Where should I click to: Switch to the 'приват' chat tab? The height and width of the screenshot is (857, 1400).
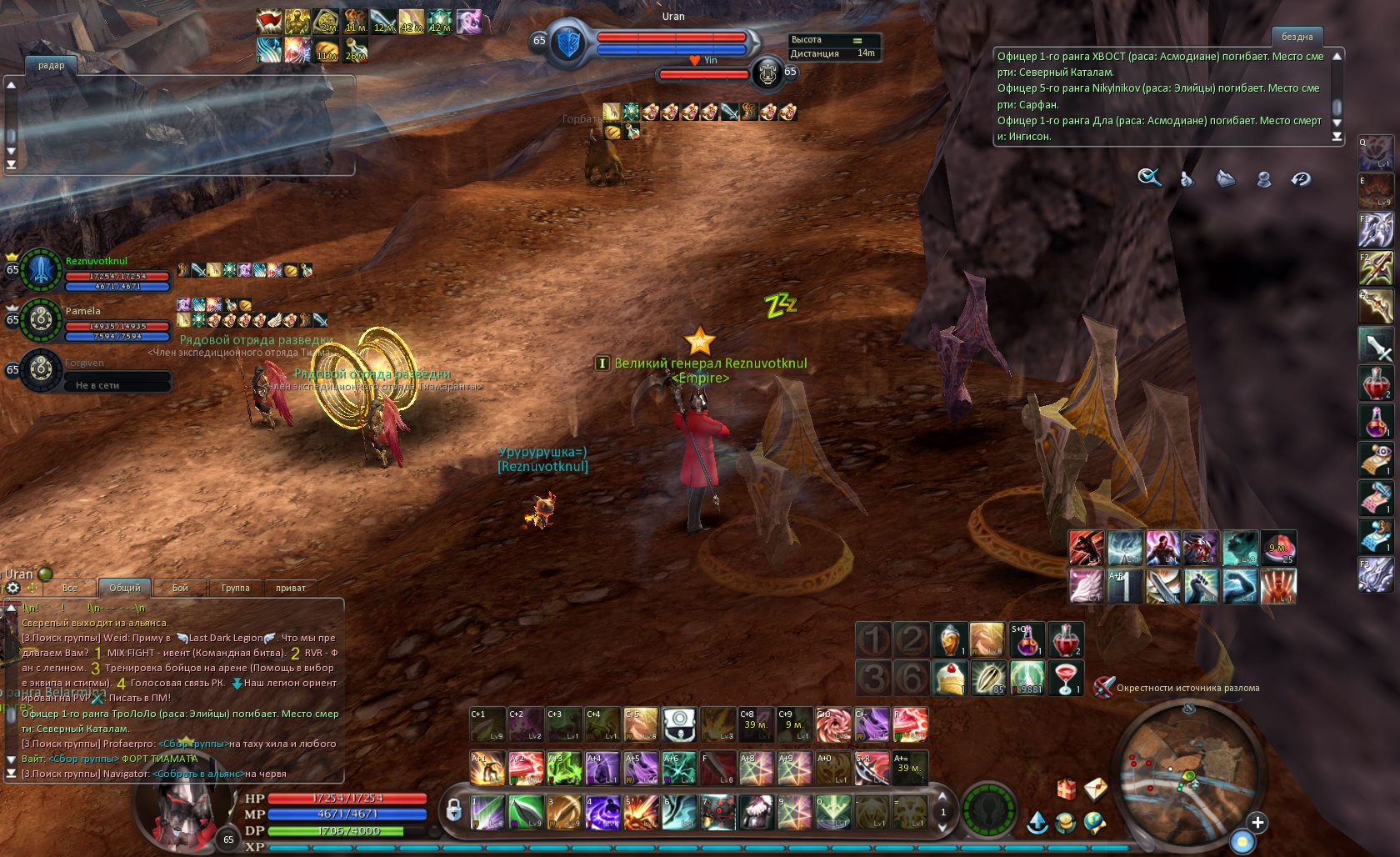pos(291,588)
